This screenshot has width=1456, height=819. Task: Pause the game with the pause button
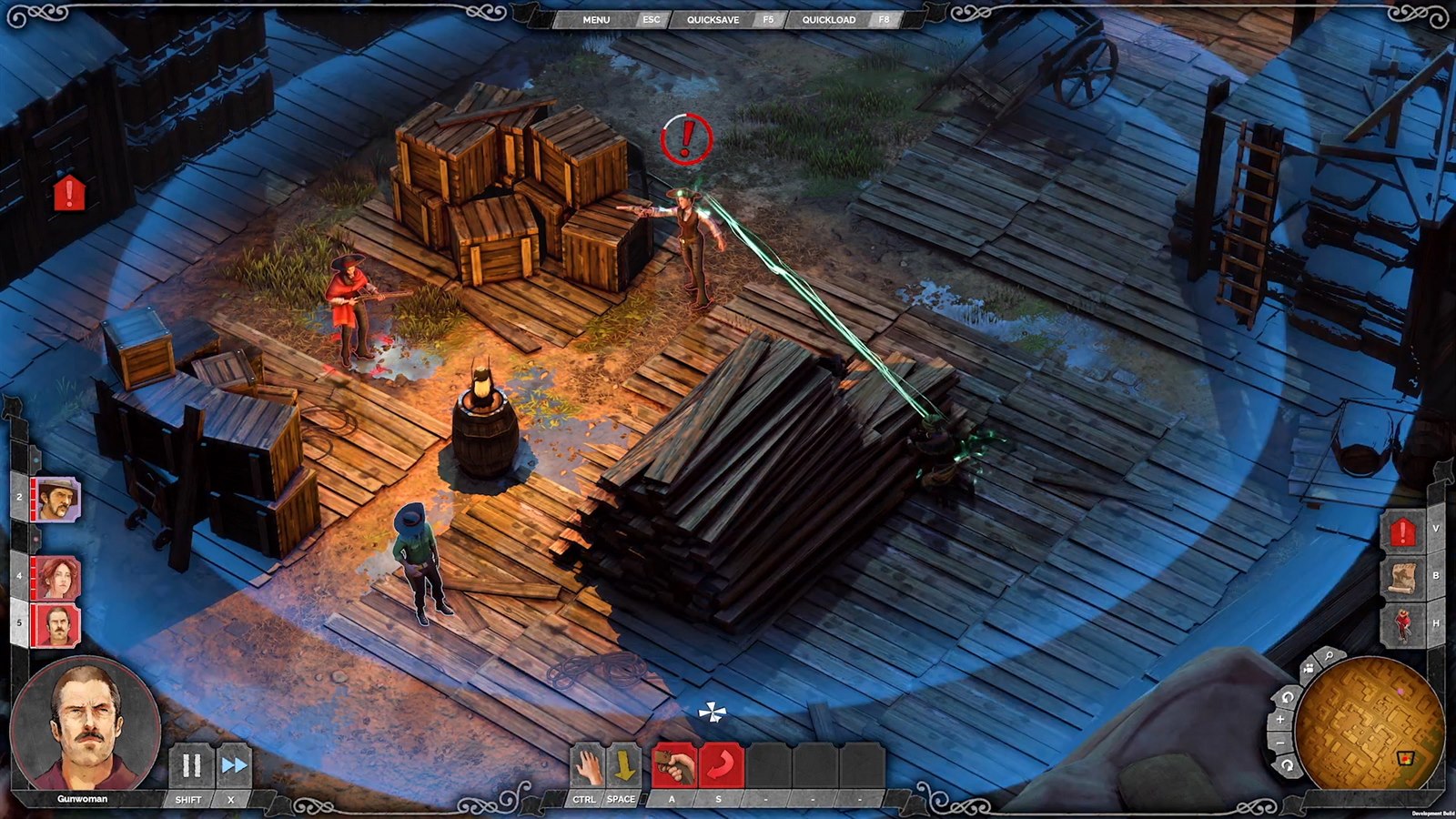coord(191,766)
